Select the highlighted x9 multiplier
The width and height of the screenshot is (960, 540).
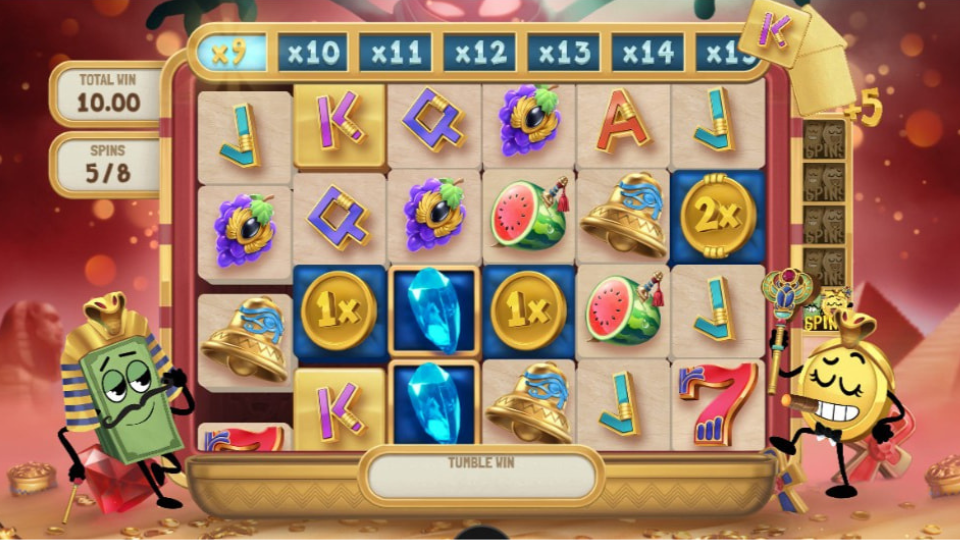point(231,52)
